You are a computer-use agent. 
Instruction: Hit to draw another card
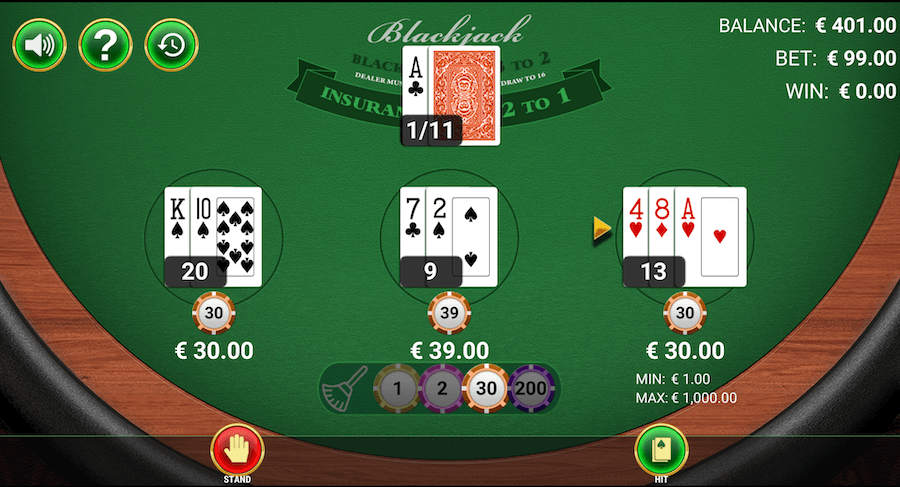[x=661, y=450]
